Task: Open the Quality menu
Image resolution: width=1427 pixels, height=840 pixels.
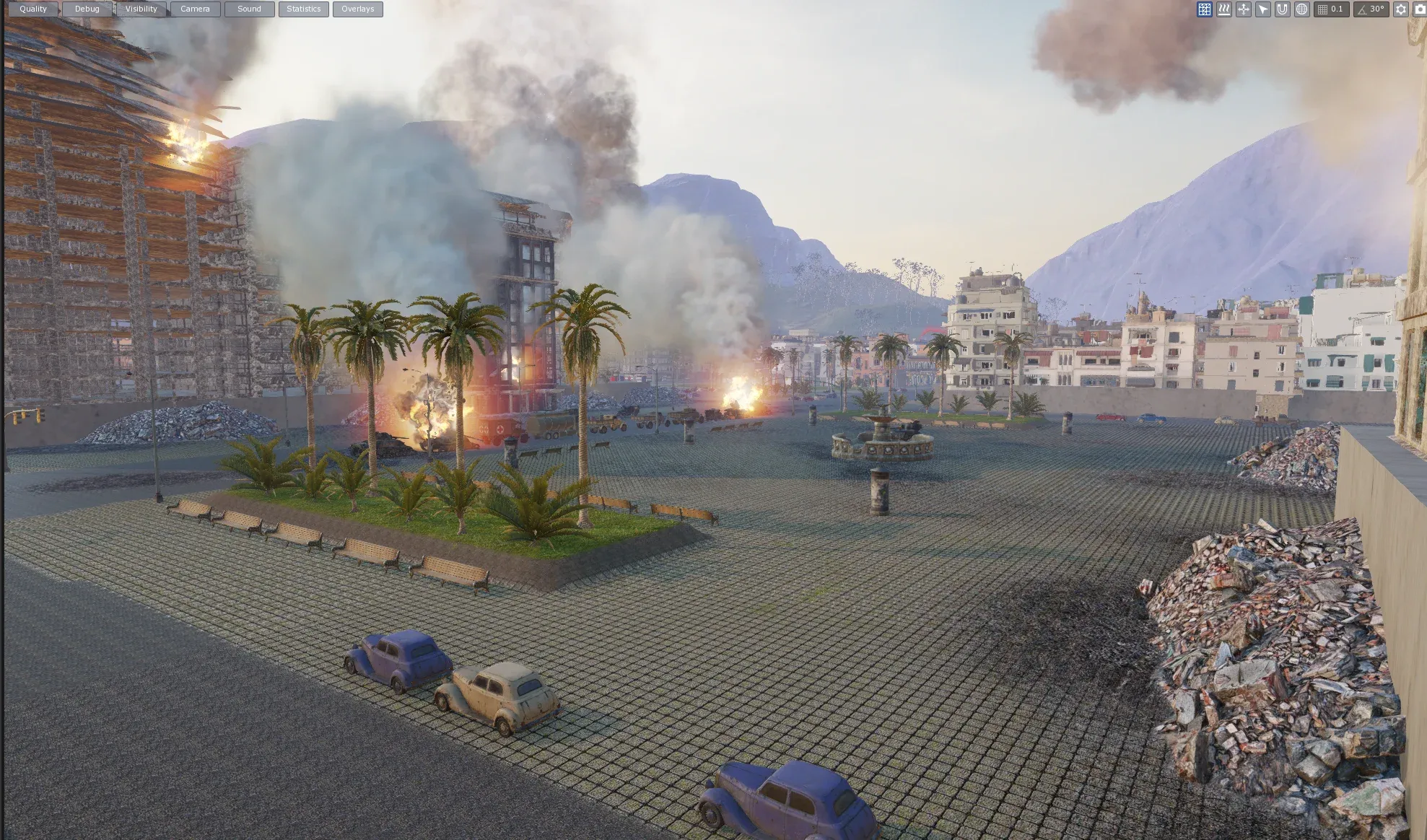Action: (x=33, y=9)
